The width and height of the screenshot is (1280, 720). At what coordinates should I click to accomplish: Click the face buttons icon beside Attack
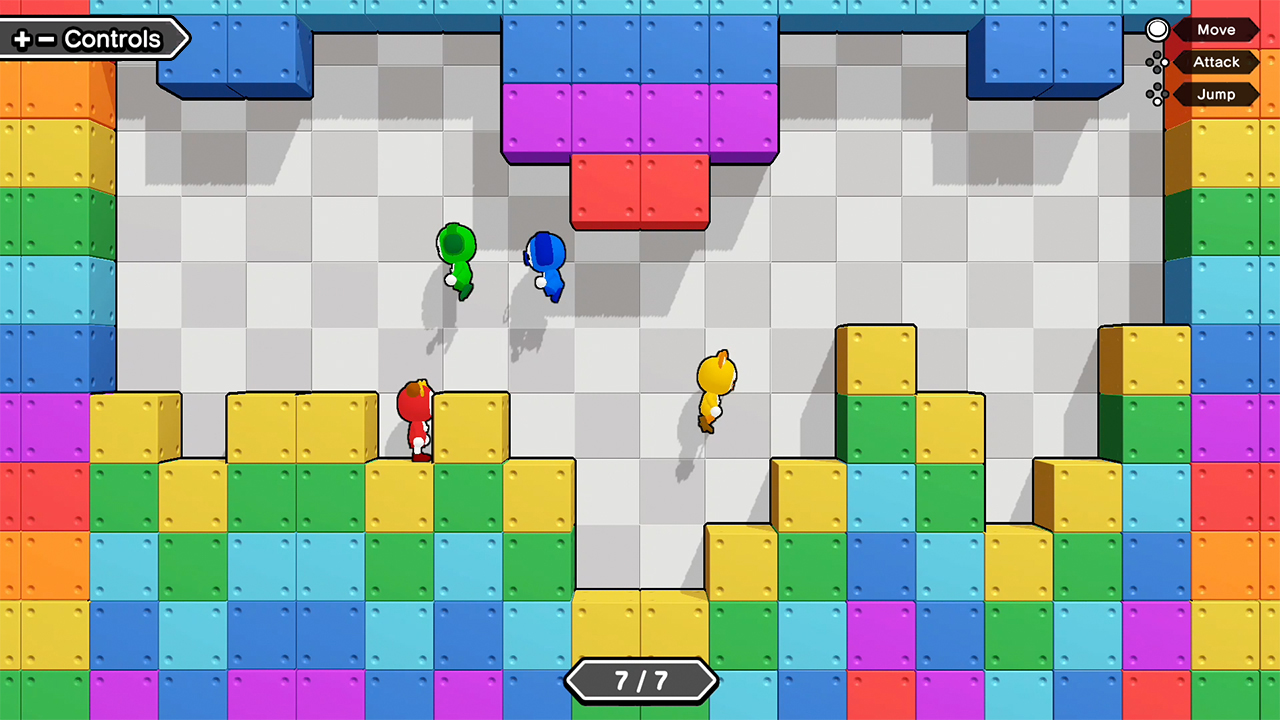[1156, 62]
